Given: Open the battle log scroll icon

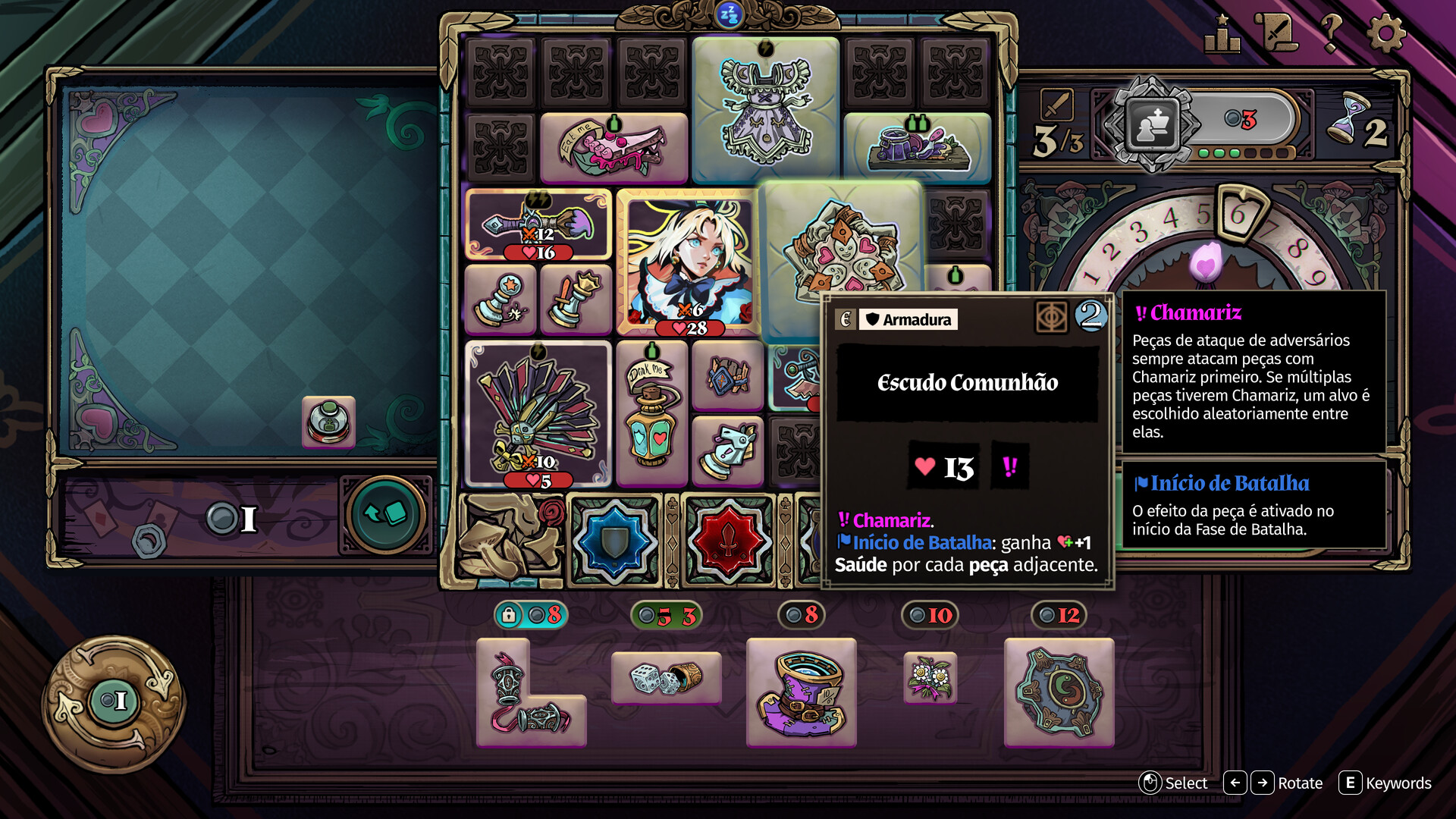Looking at the screenshot, I should [1276, 33].
